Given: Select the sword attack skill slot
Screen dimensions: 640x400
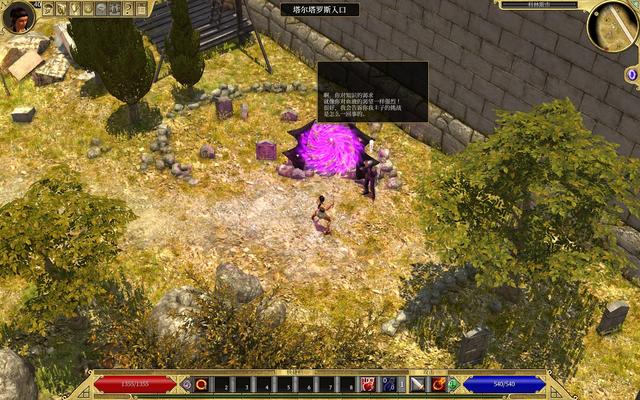Looking at the screenshot, I should click(x=417, y=384).
